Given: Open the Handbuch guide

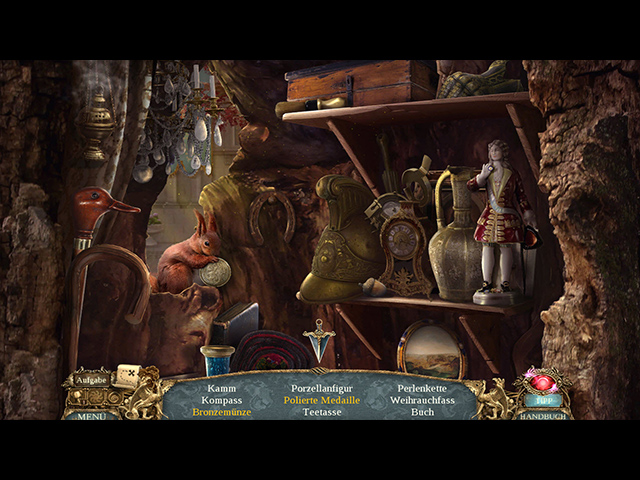Looking at the screenshot, I should coord(544,415).
